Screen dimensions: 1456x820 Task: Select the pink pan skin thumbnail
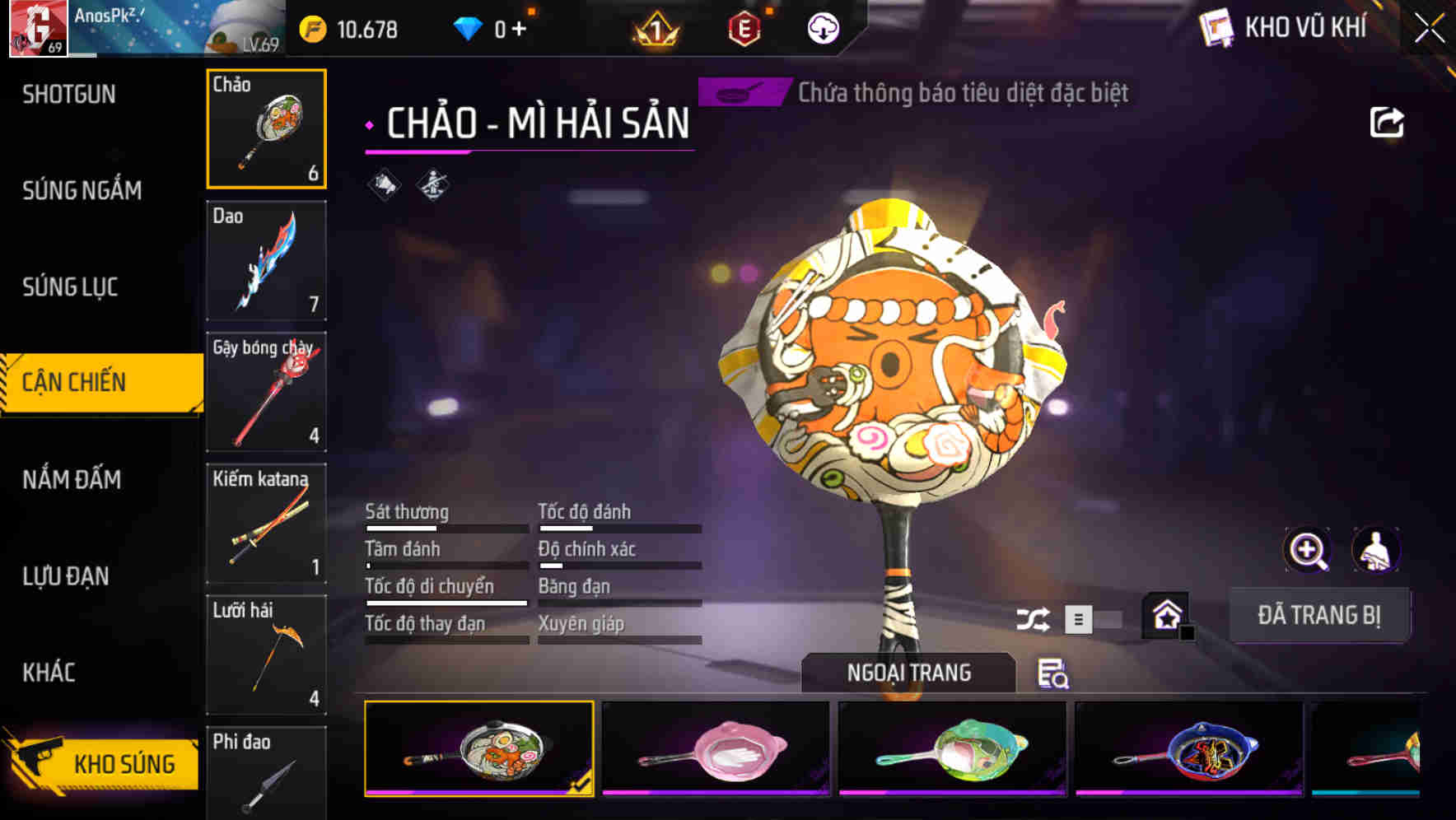tap(718, 751)
